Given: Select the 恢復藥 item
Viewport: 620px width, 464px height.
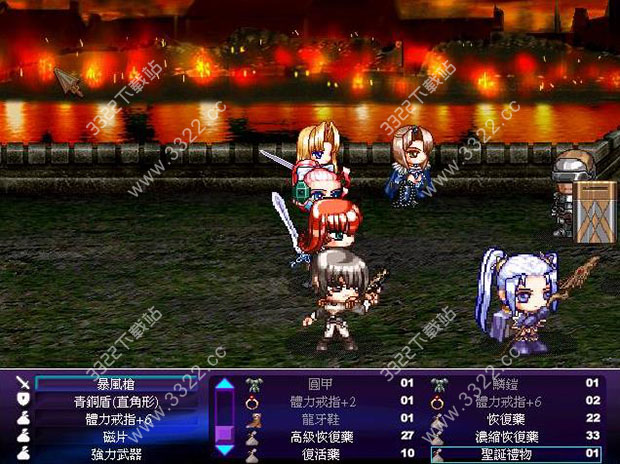Looking at the screenshot, I should pyautogui.click(x=509, y=419).
